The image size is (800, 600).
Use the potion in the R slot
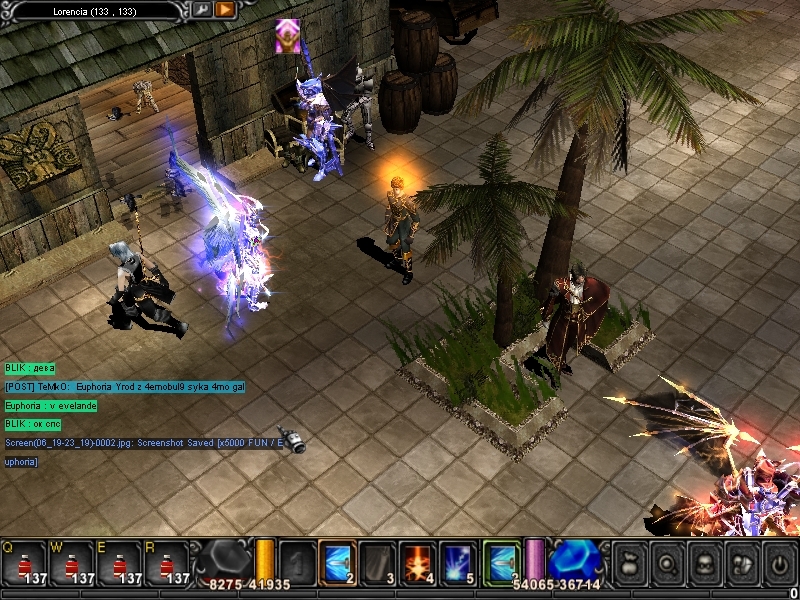pyautogui.click(x=168, y=563)
